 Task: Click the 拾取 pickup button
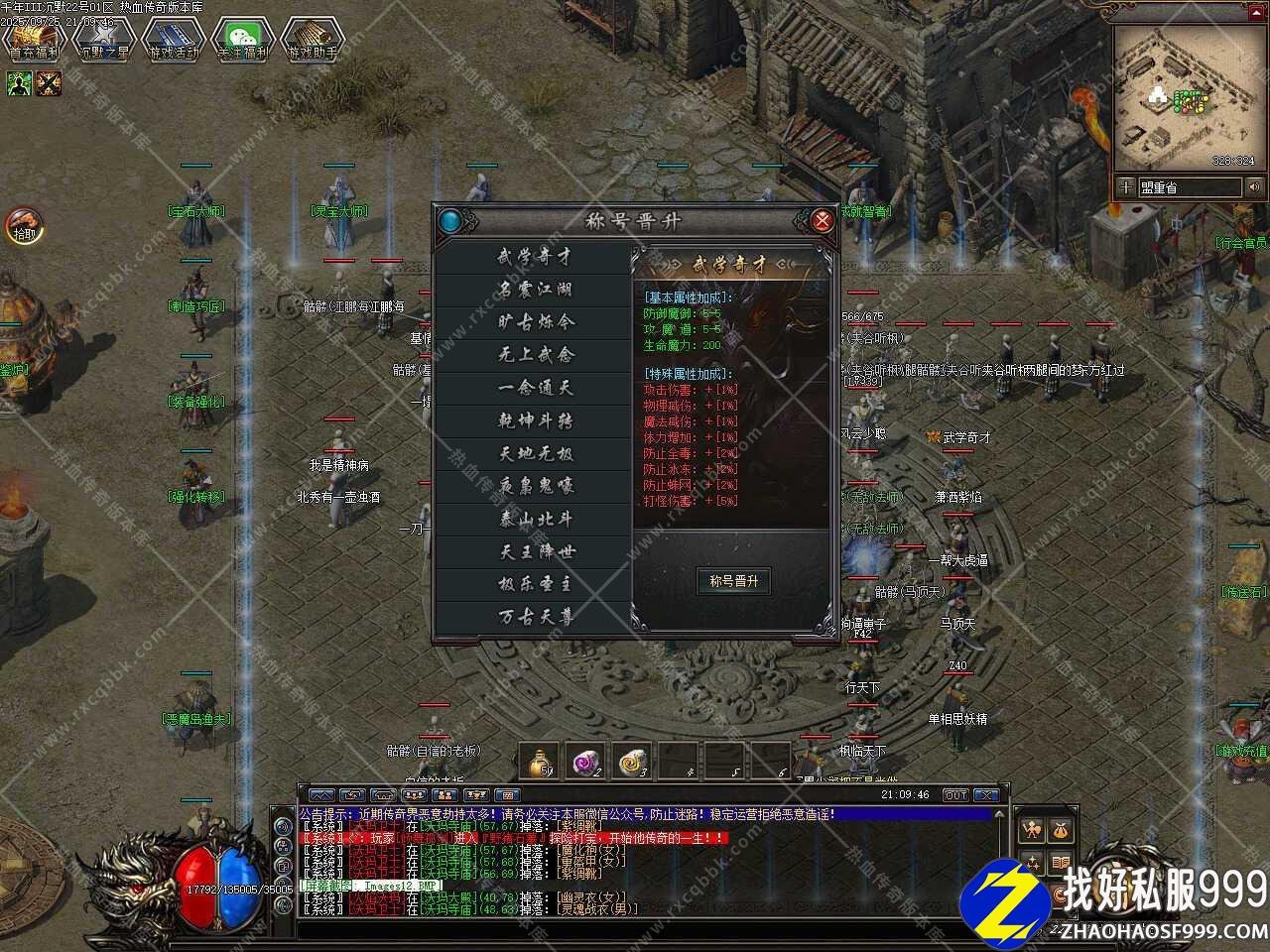[x=24, y=226]
